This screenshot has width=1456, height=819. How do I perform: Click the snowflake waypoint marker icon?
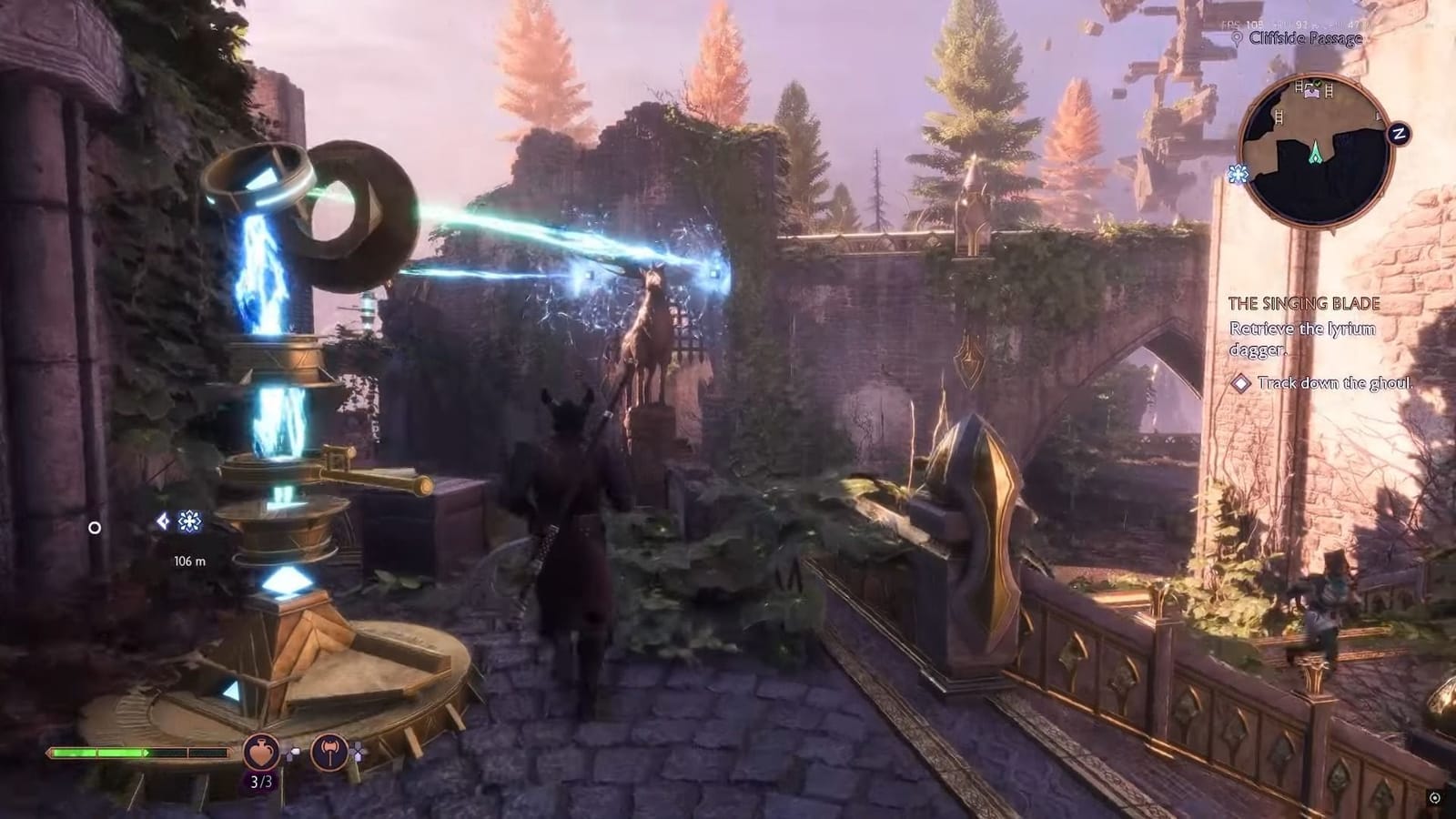coord(189,521)
